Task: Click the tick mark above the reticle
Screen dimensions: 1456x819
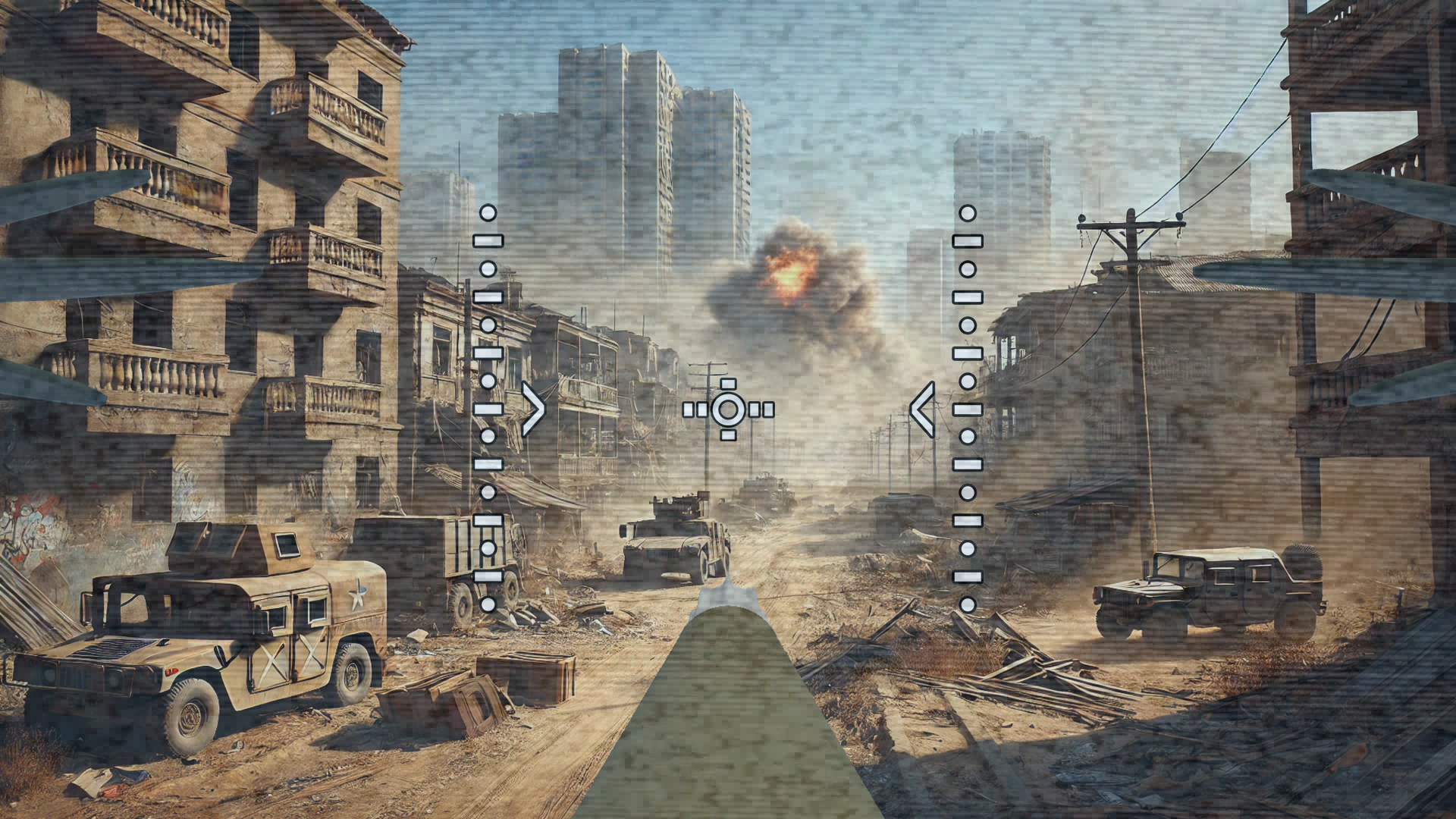Action: coord(728,384)
